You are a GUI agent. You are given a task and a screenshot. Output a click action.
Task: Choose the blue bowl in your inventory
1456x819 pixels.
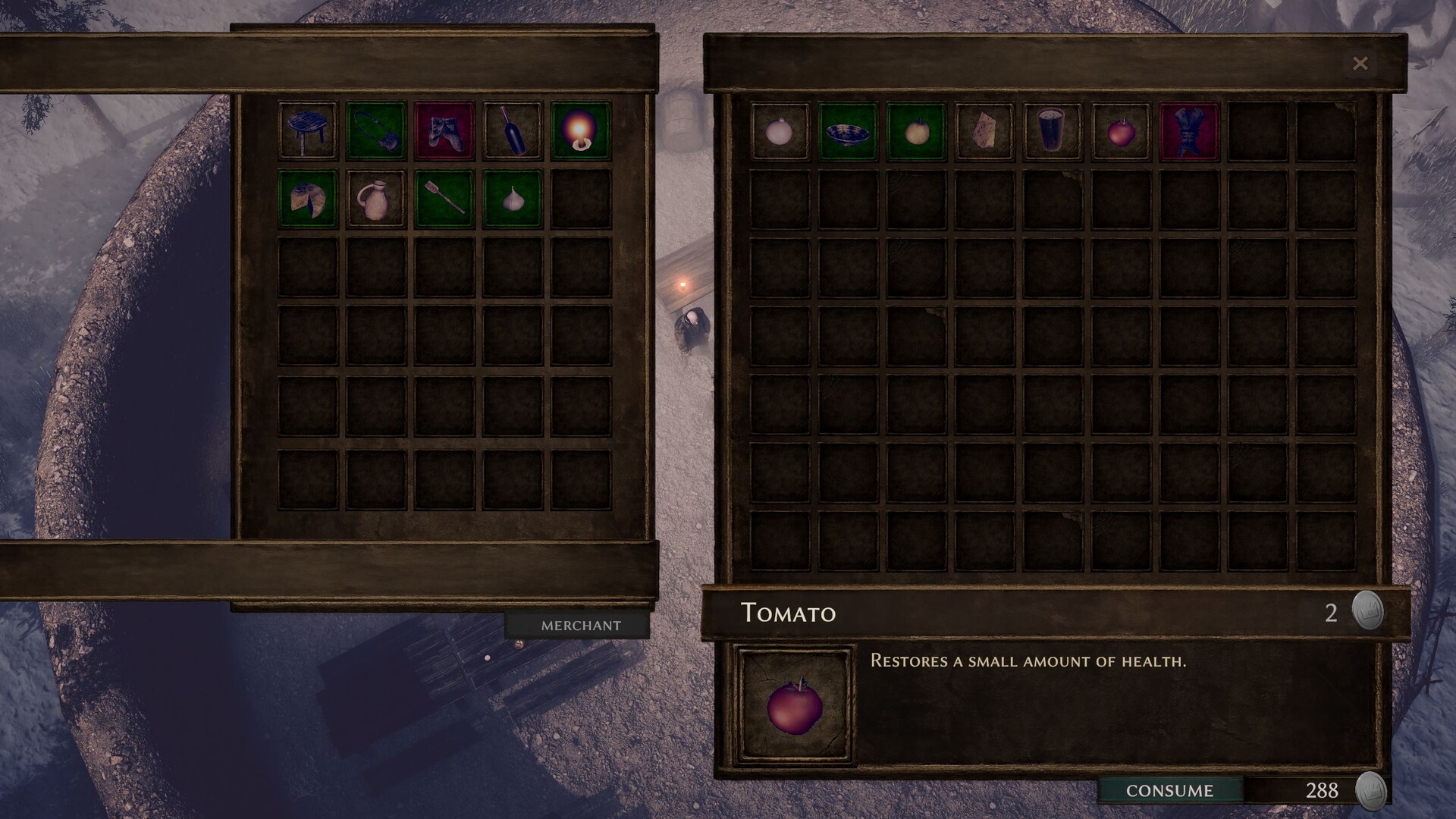coord(848,131)
